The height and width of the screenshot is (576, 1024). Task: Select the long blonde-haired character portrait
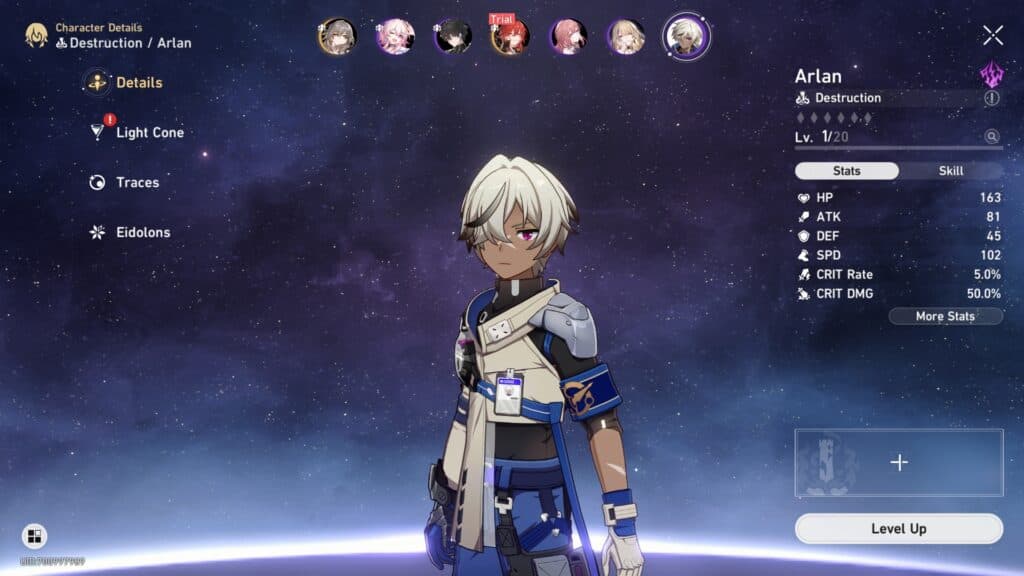[x=626, y=37]
